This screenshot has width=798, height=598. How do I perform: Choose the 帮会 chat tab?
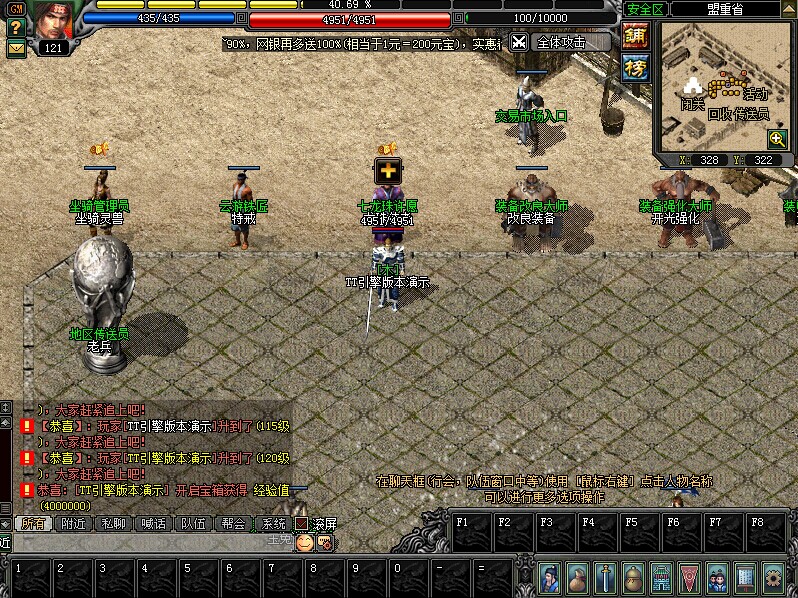[233, 523]
